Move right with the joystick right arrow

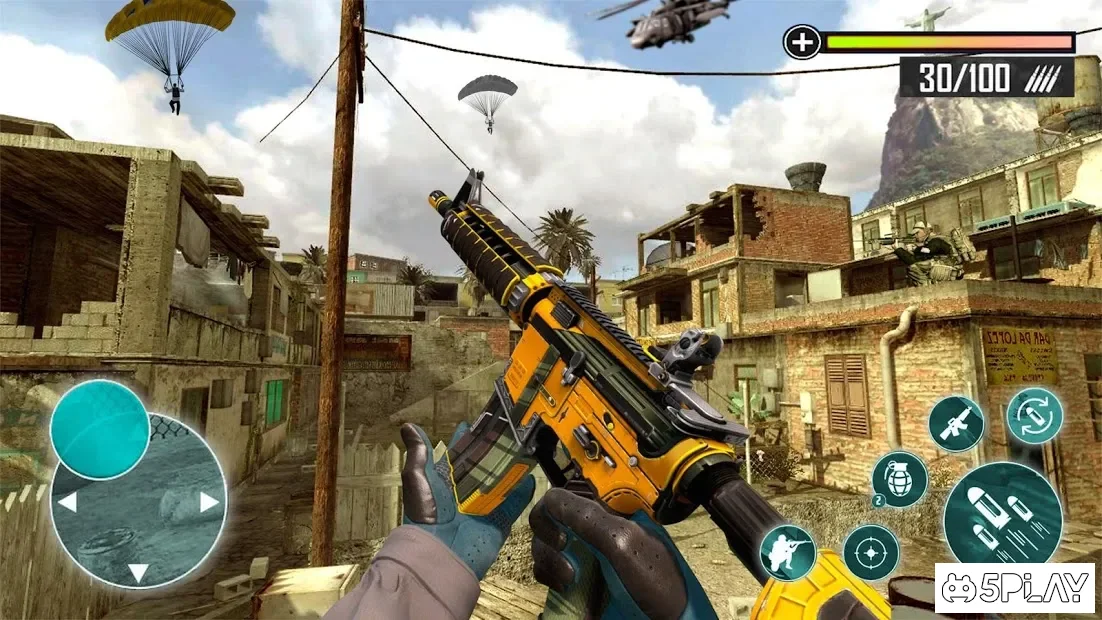tap(209, 502)
